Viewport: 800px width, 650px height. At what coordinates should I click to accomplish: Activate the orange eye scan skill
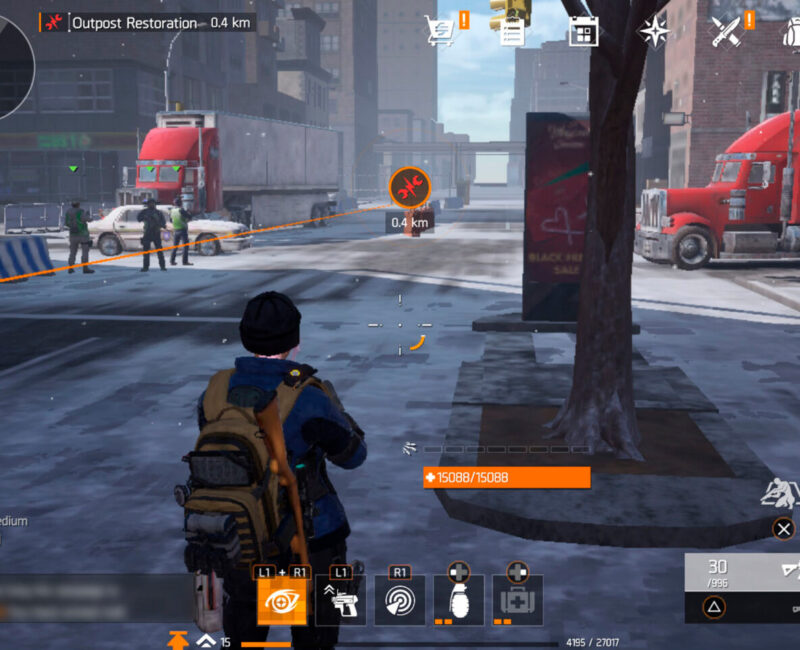(x=281, y=600)
